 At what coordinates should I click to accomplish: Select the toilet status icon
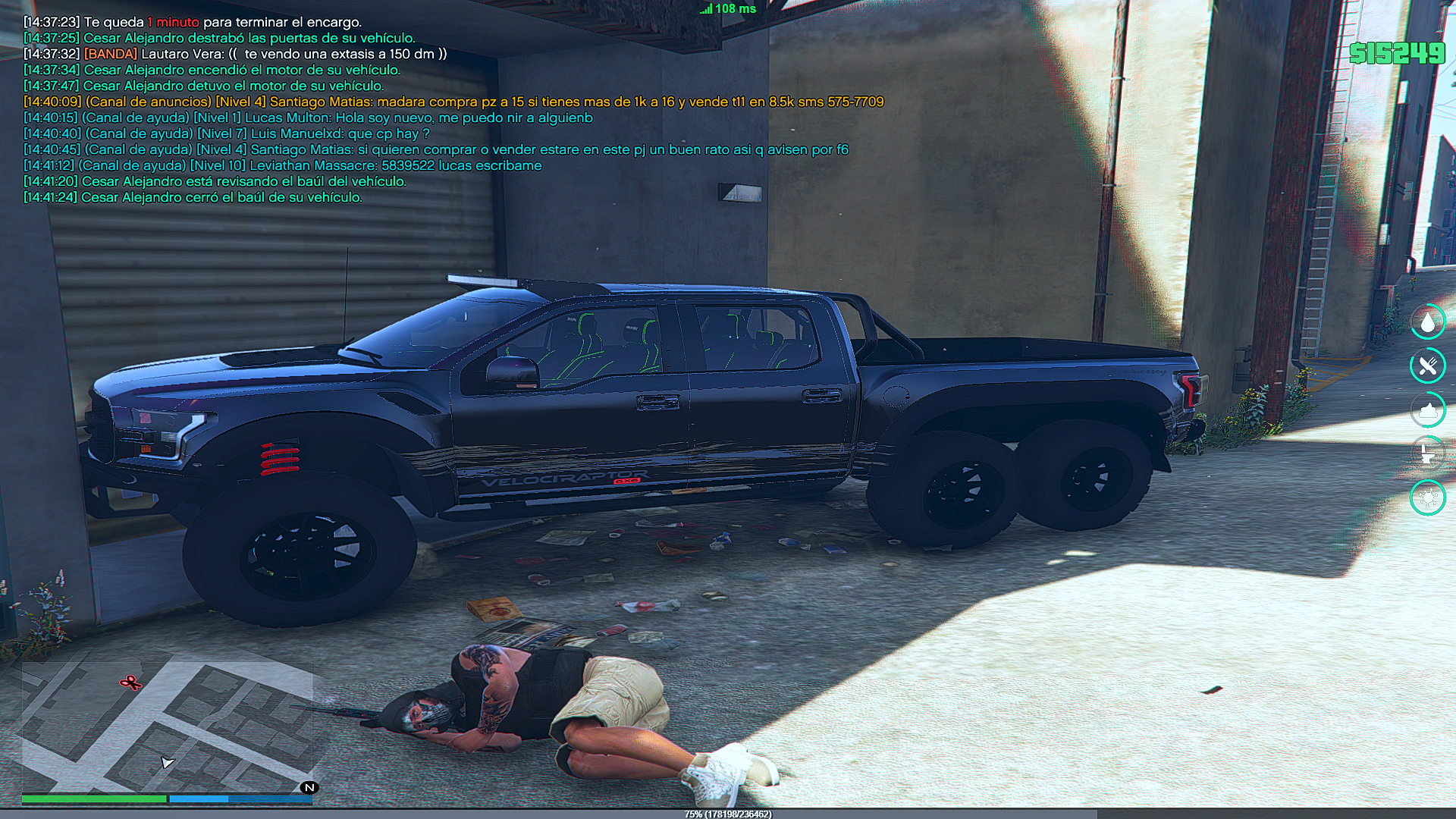[x=1428, y=453]
